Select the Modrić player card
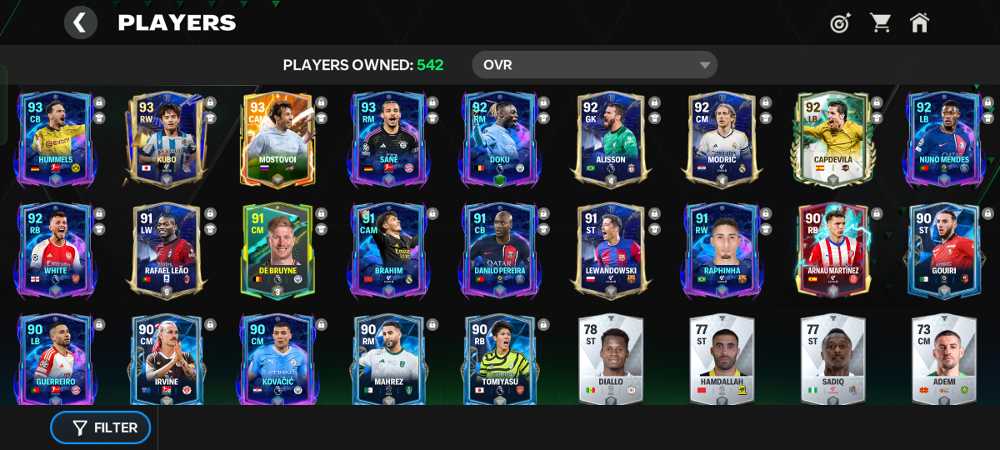The width and height of the screenshot is (1000, 450). tap(721, 138)
